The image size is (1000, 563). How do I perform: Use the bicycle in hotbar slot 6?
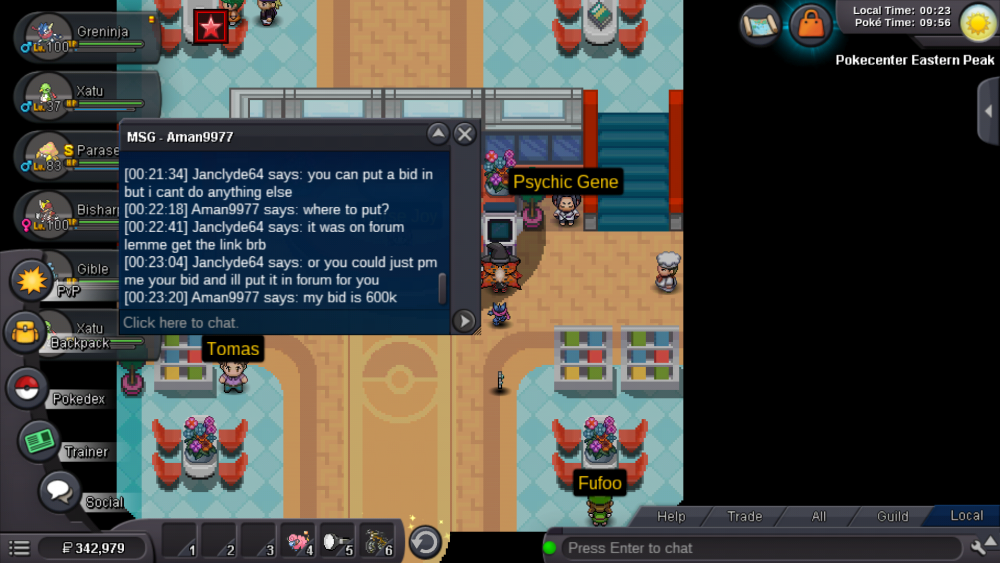375,541
